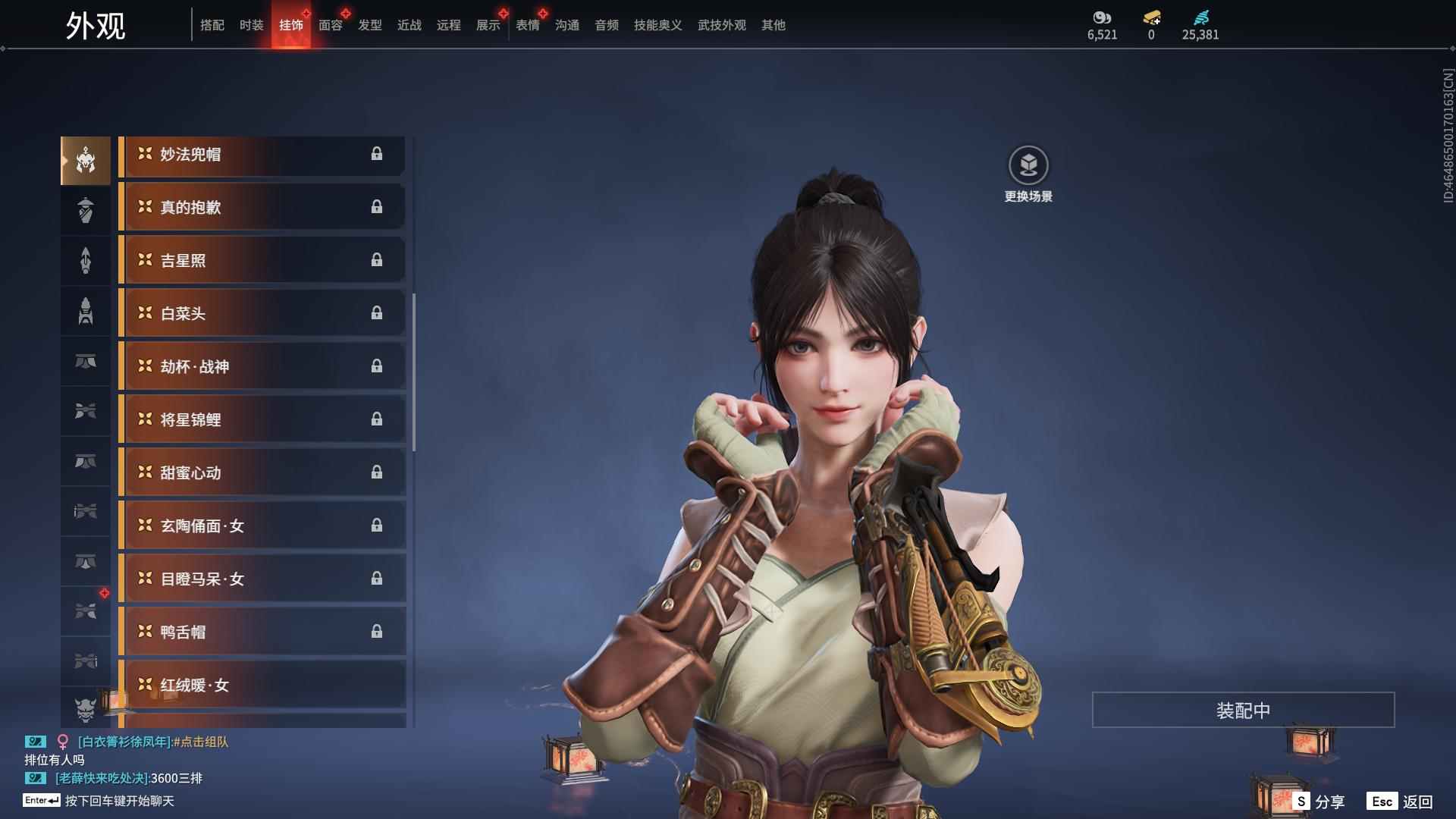Switch to the 时装 tab
The height and width of the screenshot is (819, 1456).
point(251,25)
